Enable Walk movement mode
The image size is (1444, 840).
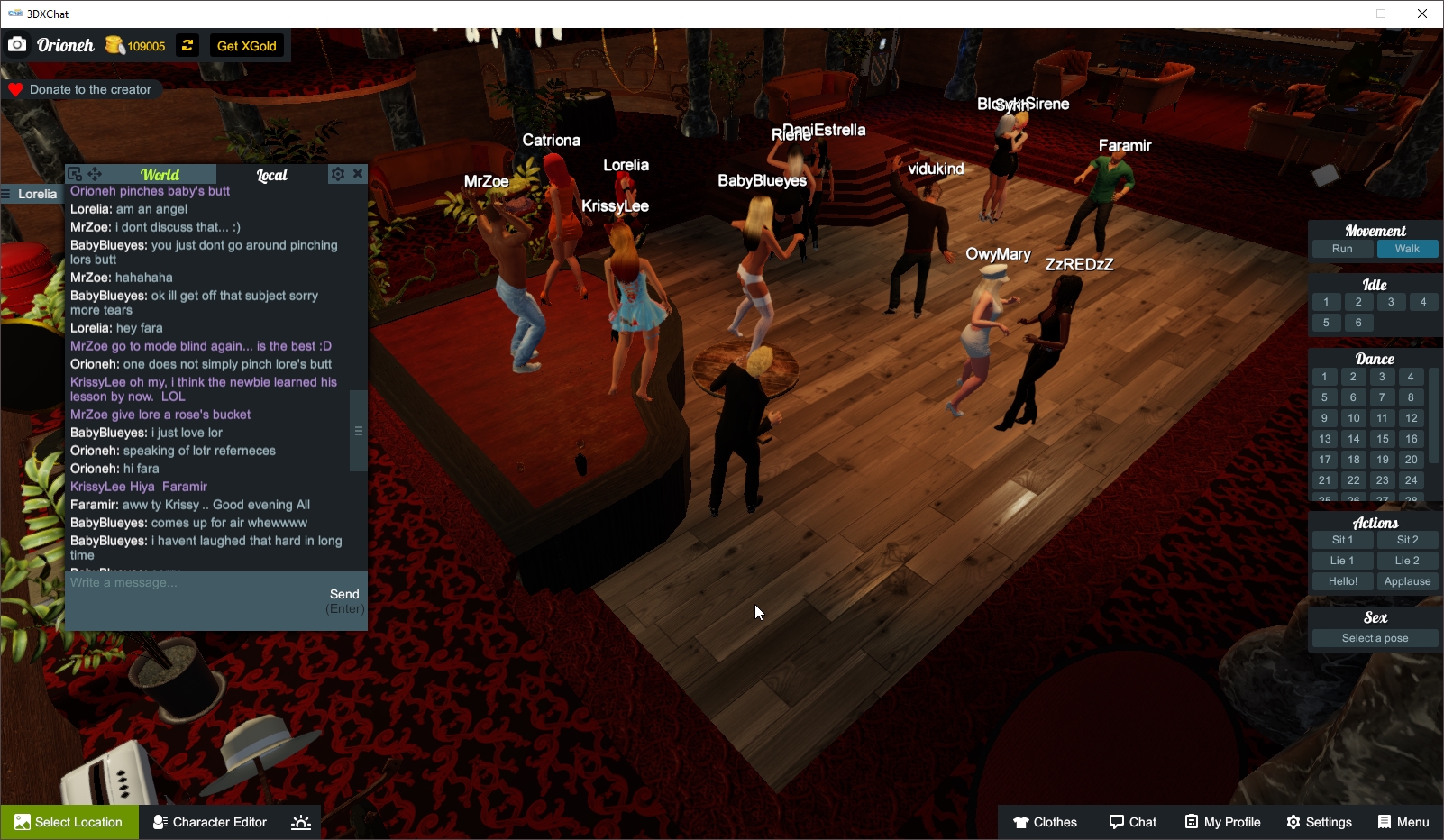tap(1407, 248)
